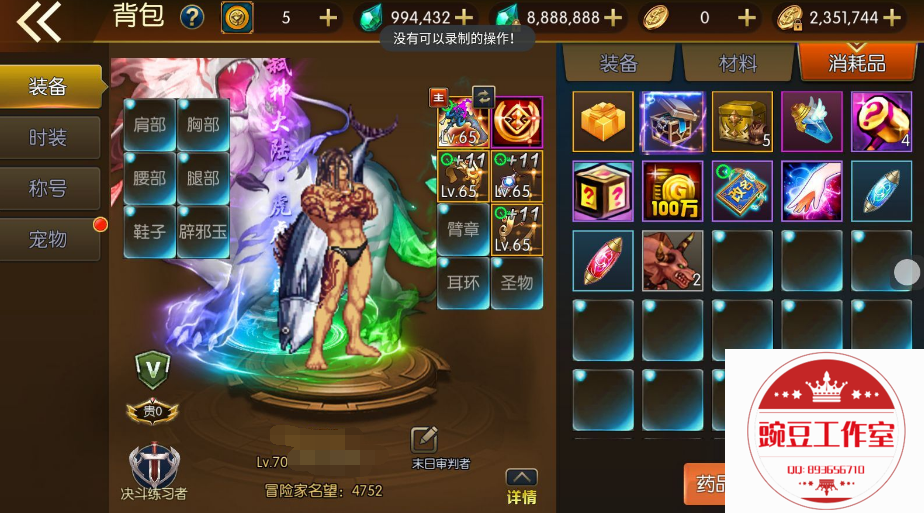The height and width of the screenshot is (513, 924).
Task: Select the orange gift box item
Action: tap(602, 121)
